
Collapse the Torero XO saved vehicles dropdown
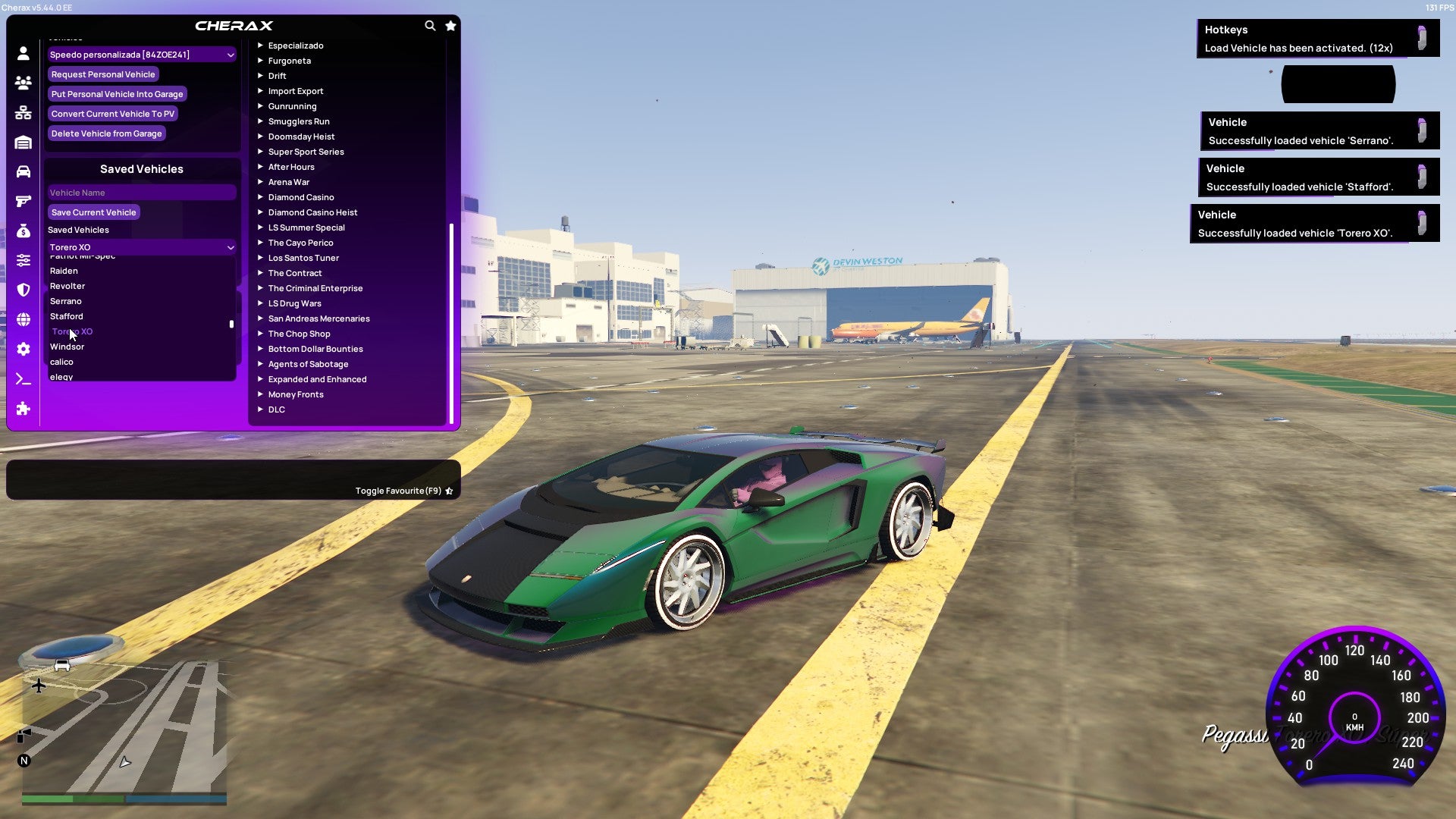coord(141,246)
